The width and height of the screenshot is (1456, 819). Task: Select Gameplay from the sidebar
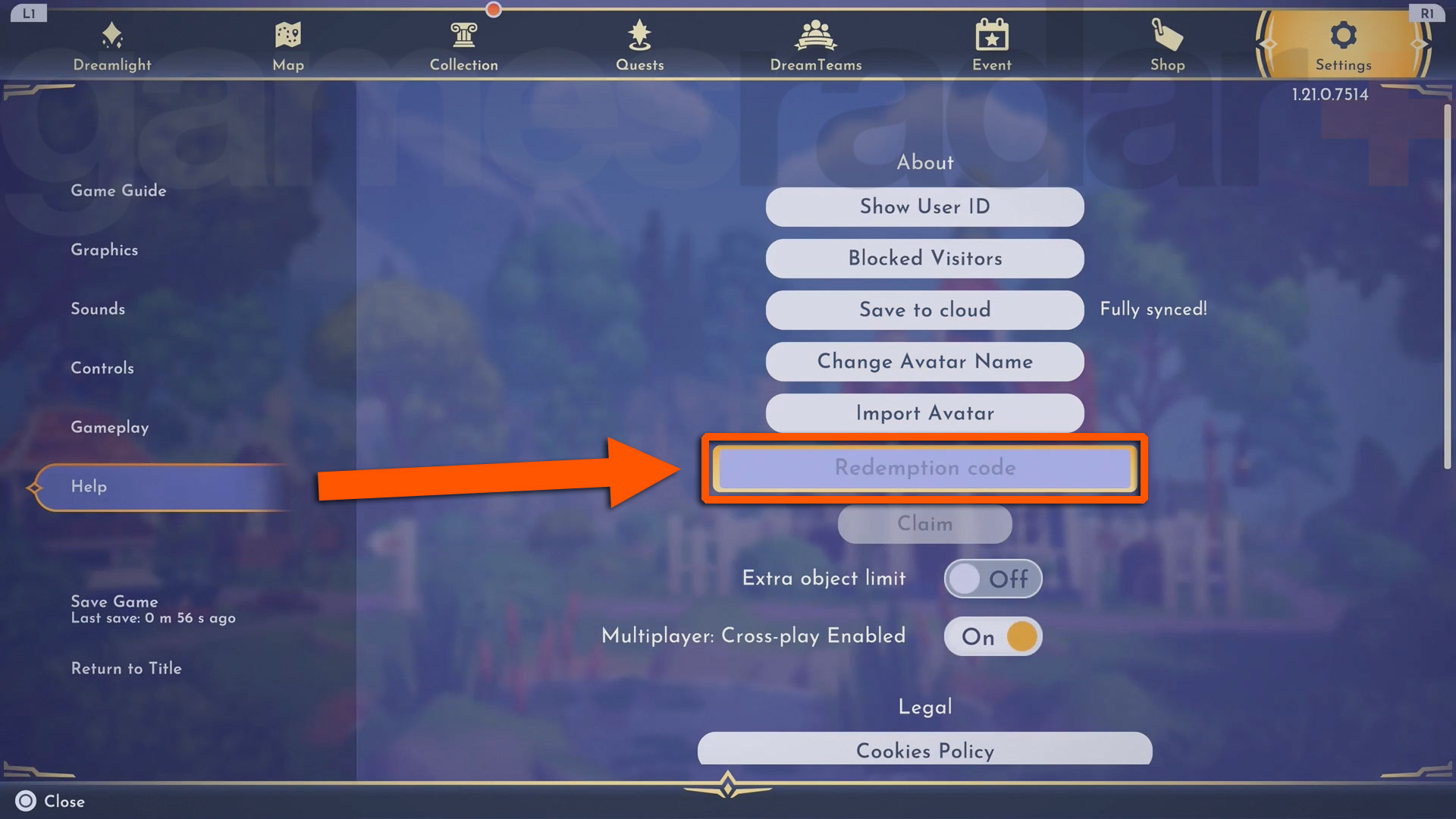coord(110,427)
